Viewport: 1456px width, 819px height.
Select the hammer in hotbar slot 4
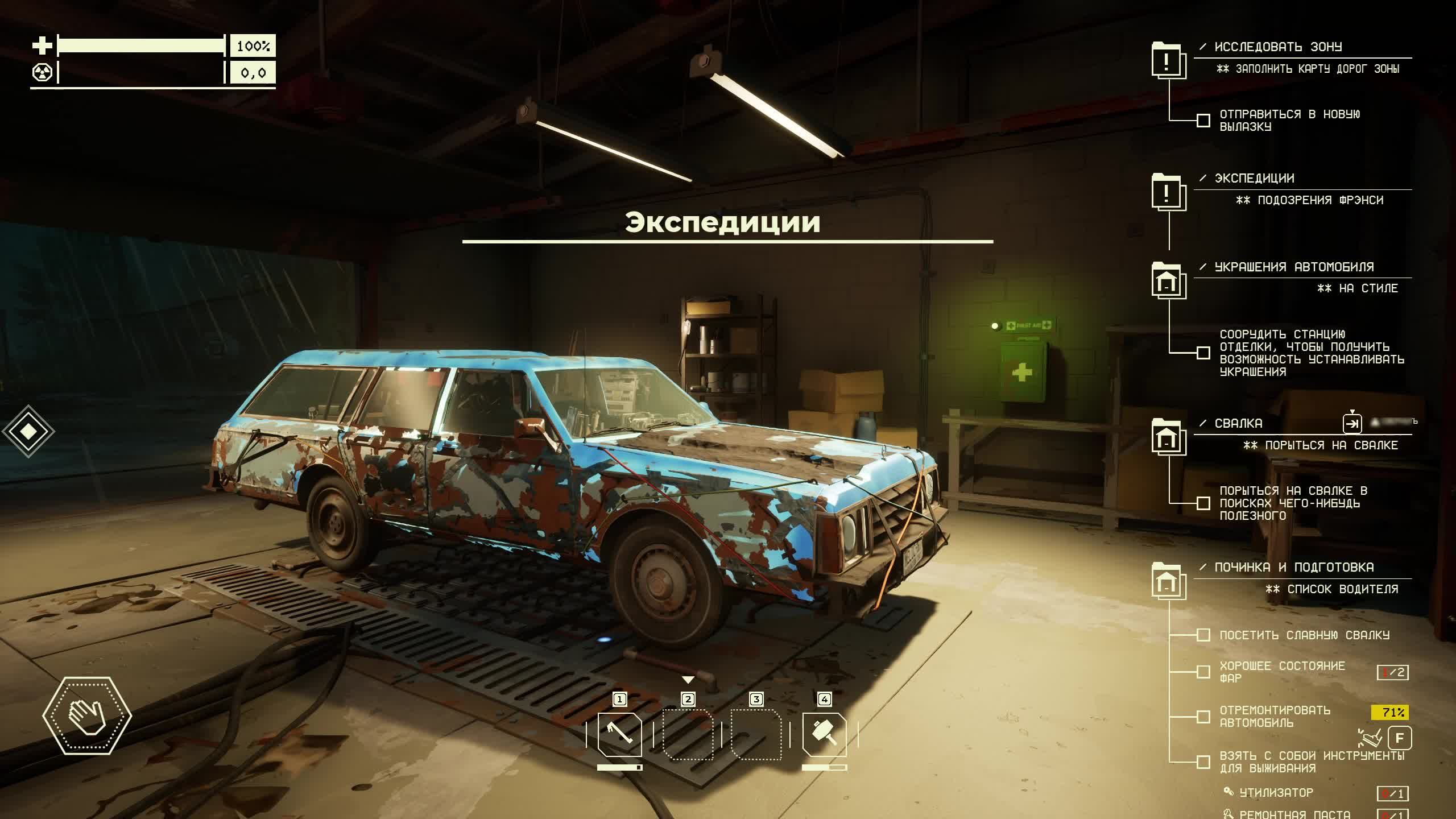pos(824,734)
